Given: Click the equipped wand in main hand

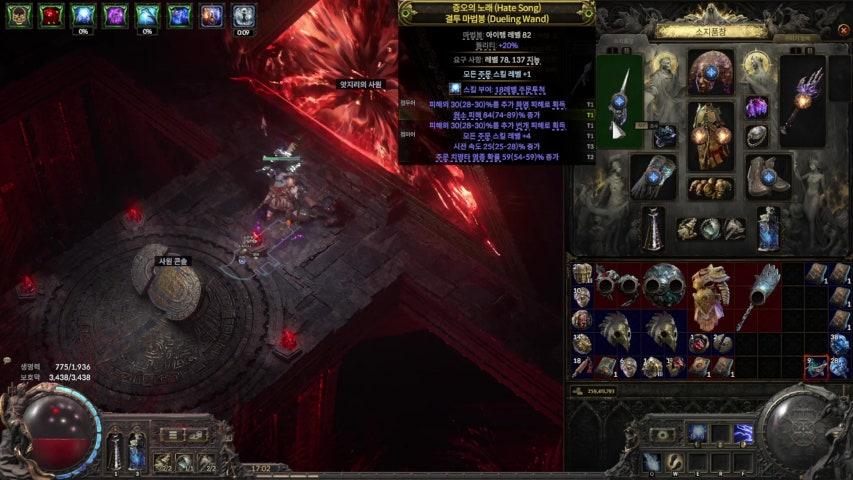Looking at the screenshot, I should point(619,101).
